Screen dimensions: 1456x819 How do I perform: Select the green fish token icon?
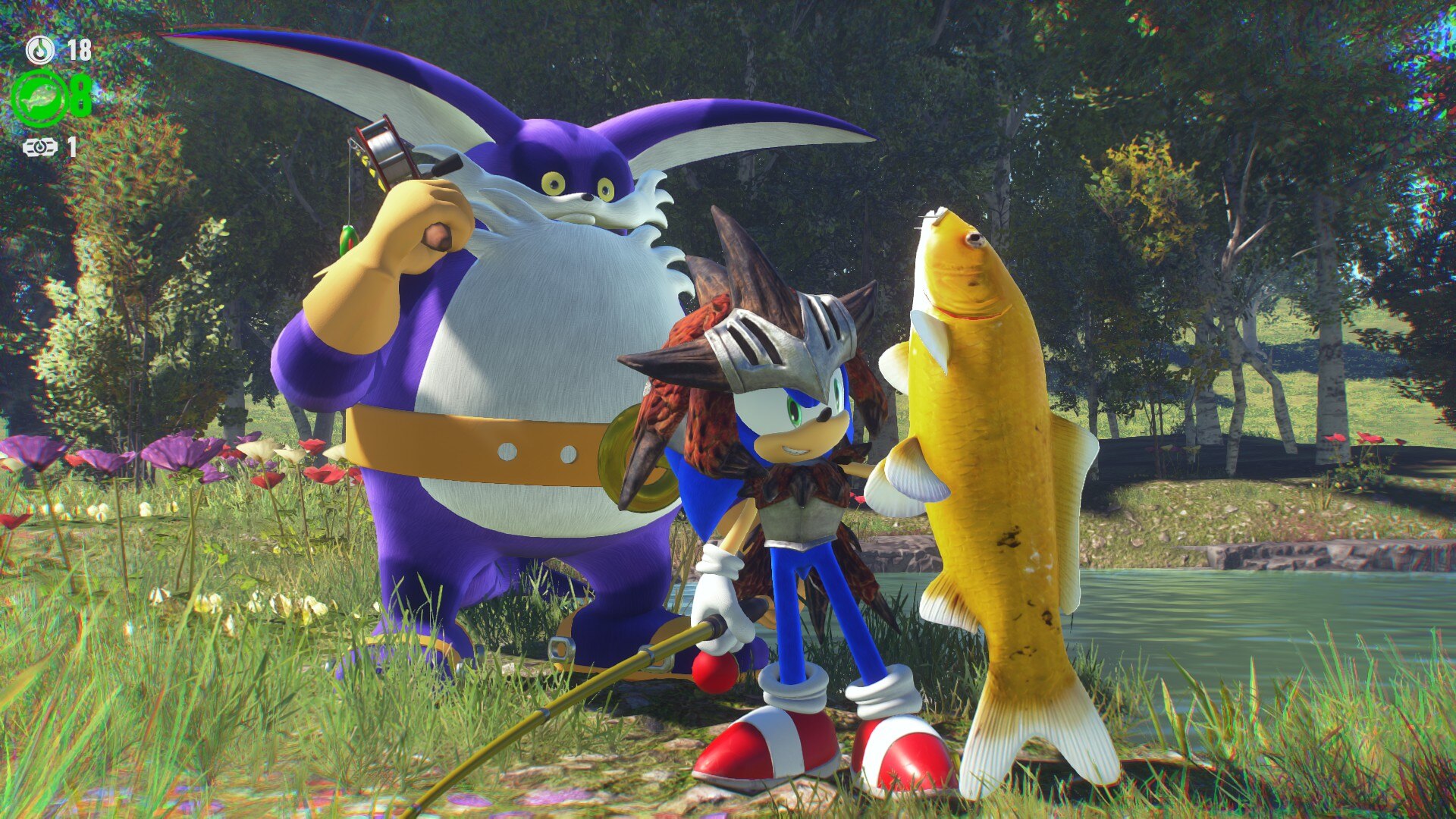point(39,98)
